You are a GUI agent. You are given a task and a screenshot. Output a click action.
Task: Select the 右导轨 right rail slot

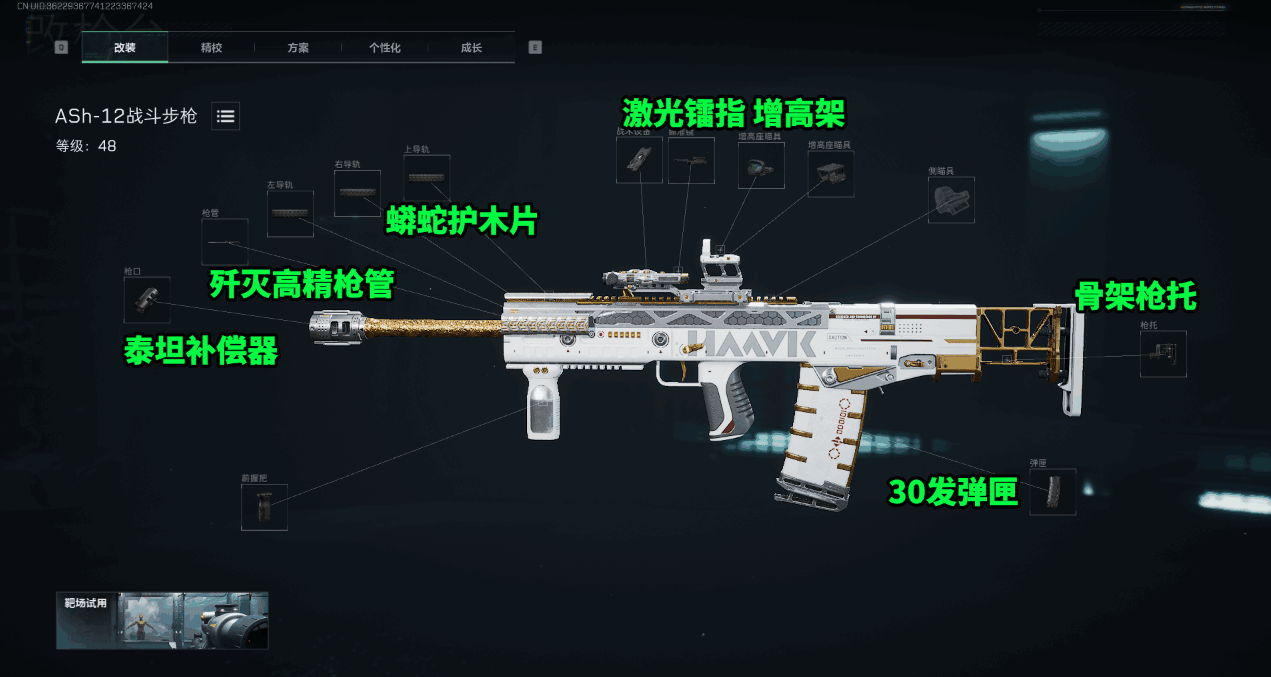click(357, 193)
